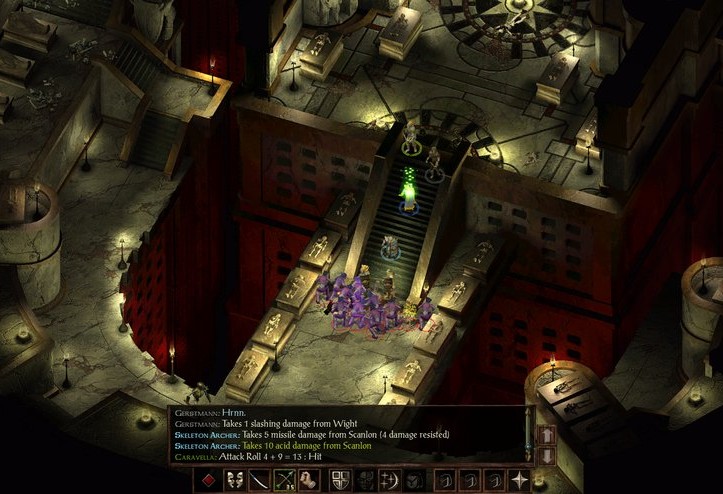Screen dimensions: 723x494
Task: Select the four-pointed star icon
Action: click(x=519, y=479)
